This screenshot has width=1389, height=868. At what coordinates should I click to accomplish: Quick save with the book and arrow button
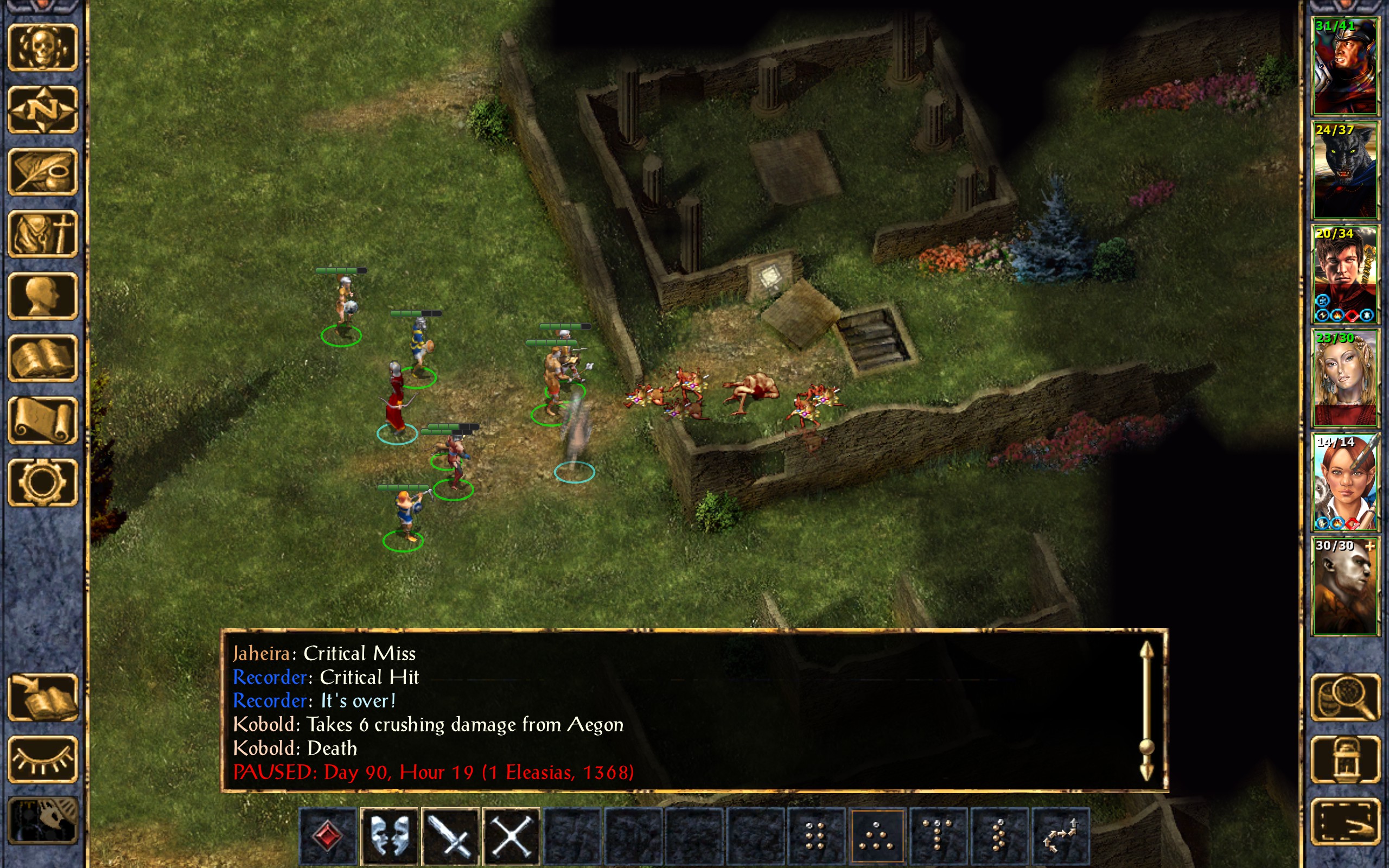(42, 698)
